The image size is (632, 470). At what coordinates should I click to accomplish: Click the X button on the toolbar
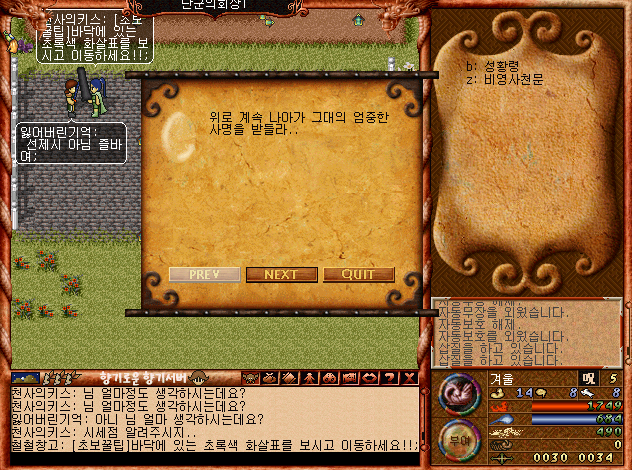pyautogui.click(x=410, y=378)
